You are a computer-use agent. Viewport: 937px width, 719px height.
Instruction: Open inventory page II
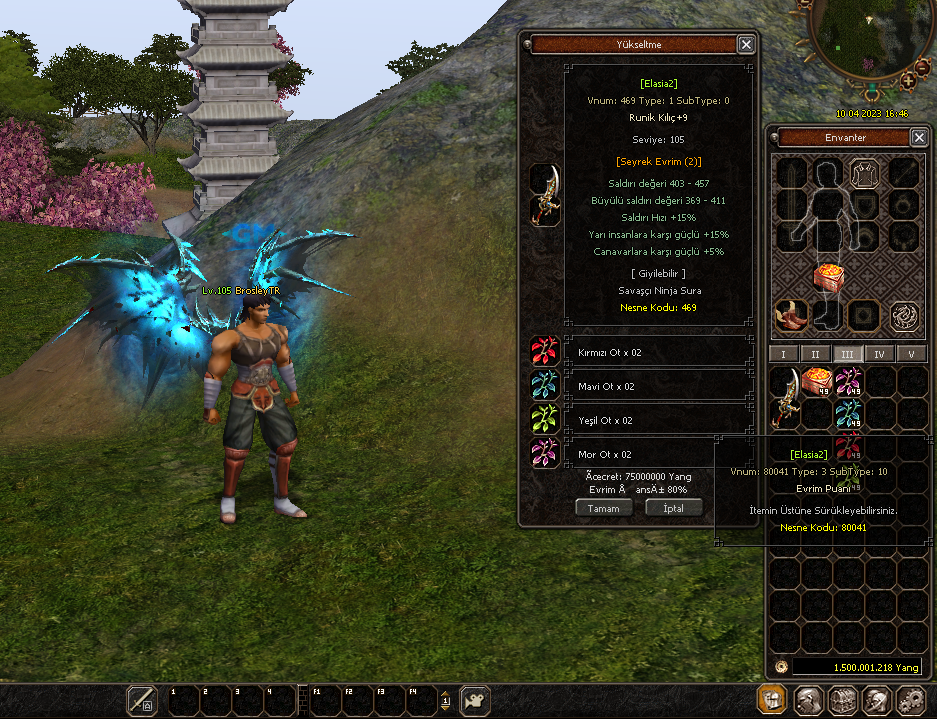point(815,354)
